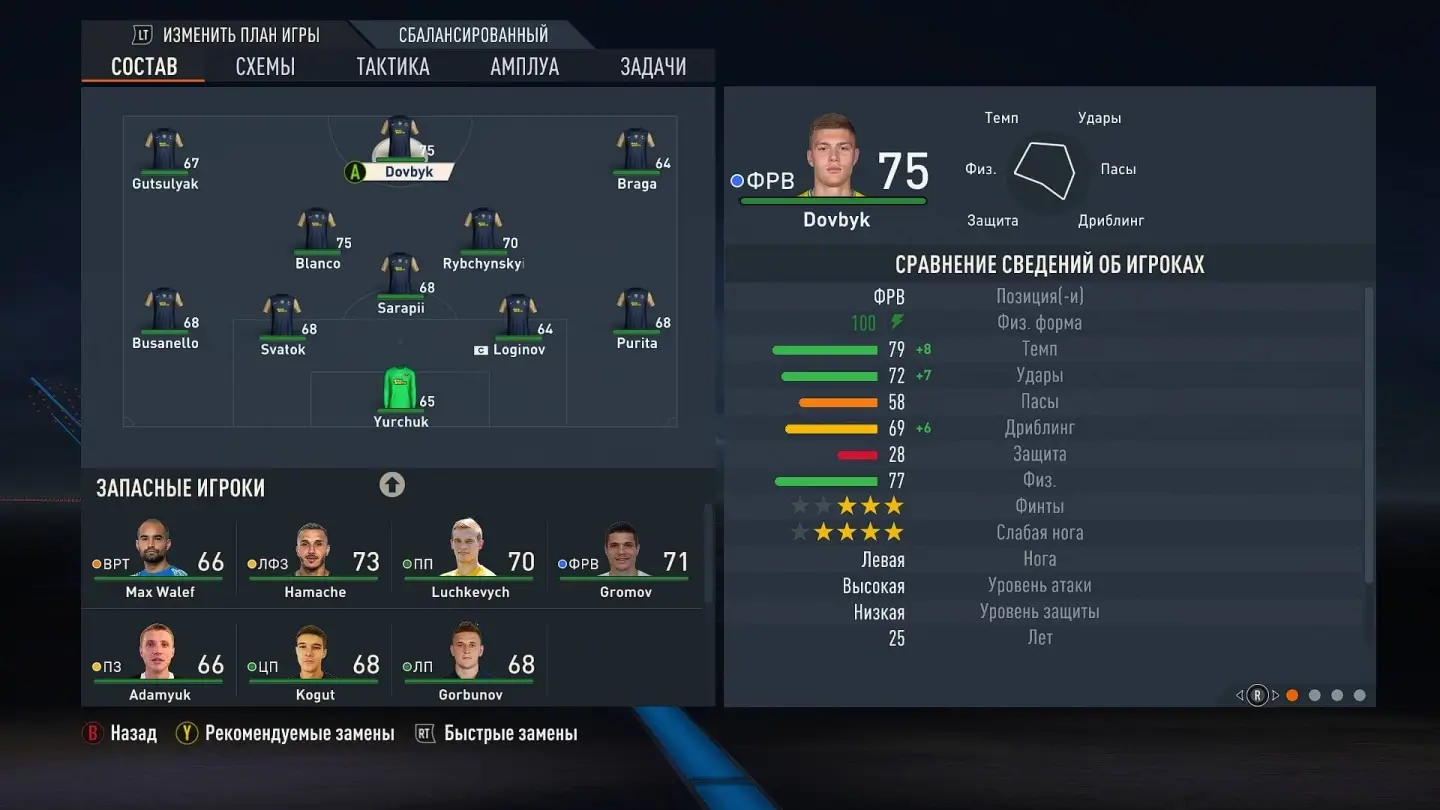
Task: Expand the substitutes list with the arrow
Action: click(392, 485)
